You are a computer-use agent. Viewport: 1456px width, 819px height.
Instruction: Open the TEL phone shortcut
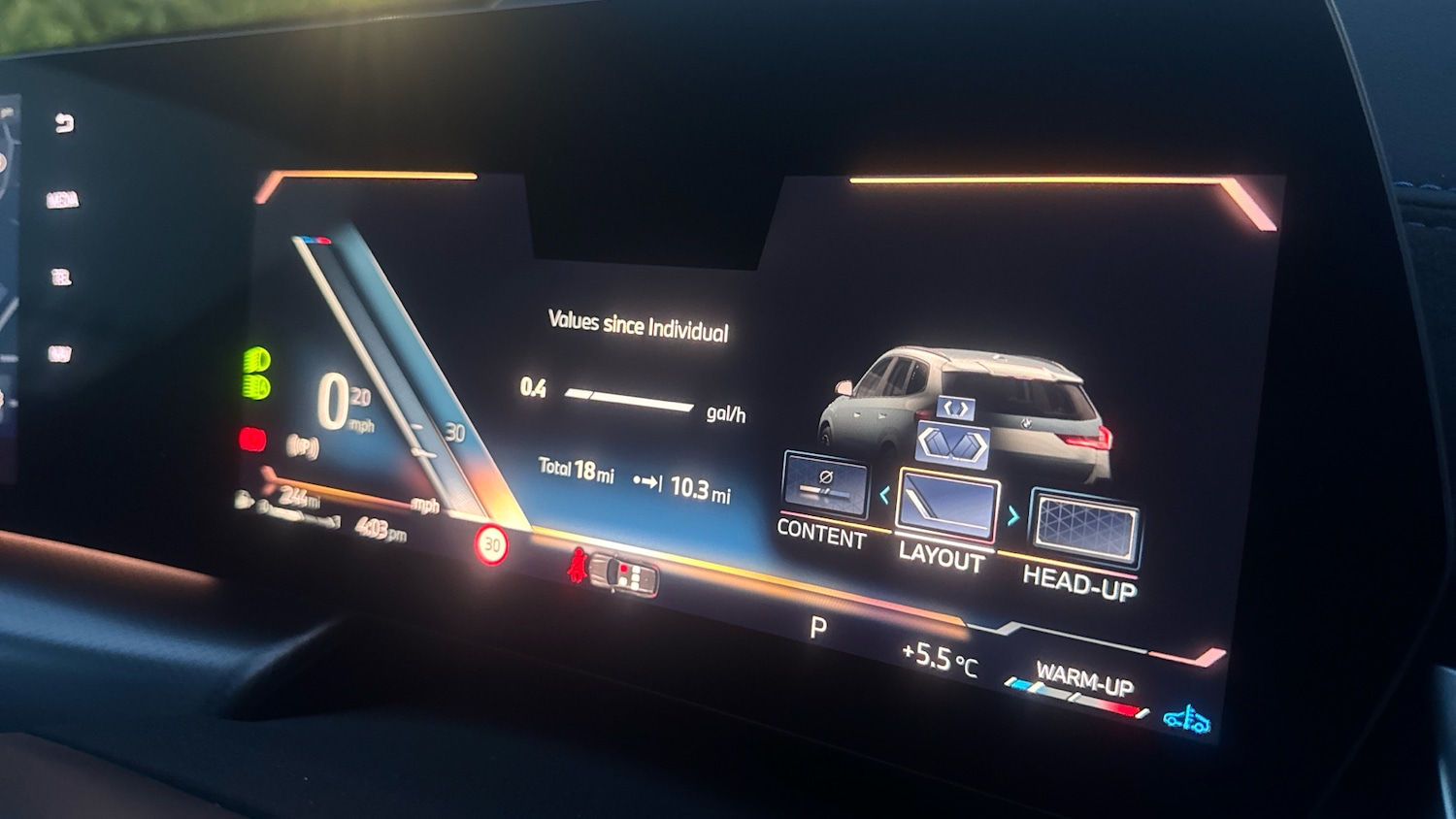click(61, 278)
